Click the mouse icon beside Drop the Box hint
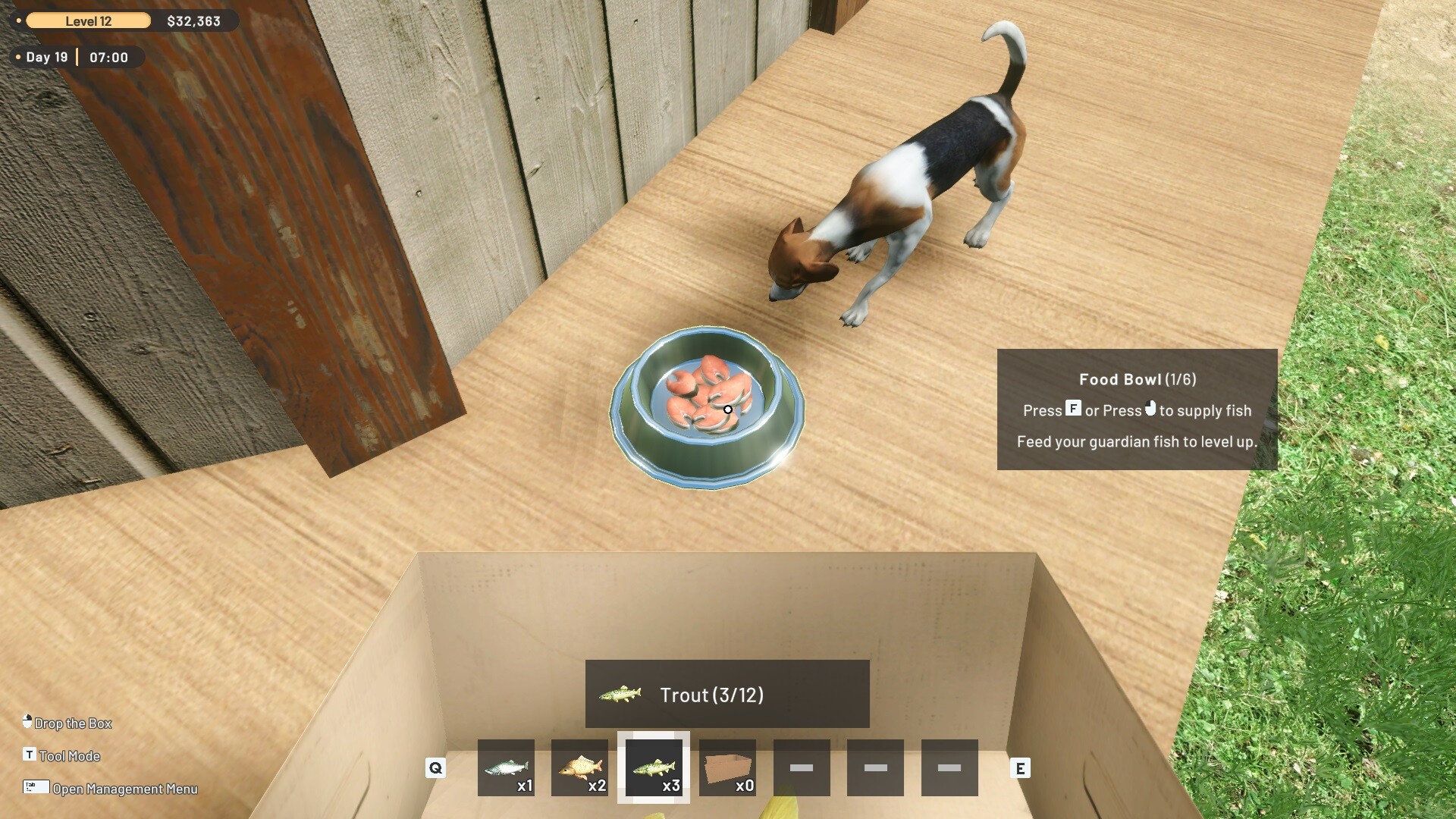1456x819 pixels. pos(29,722)
